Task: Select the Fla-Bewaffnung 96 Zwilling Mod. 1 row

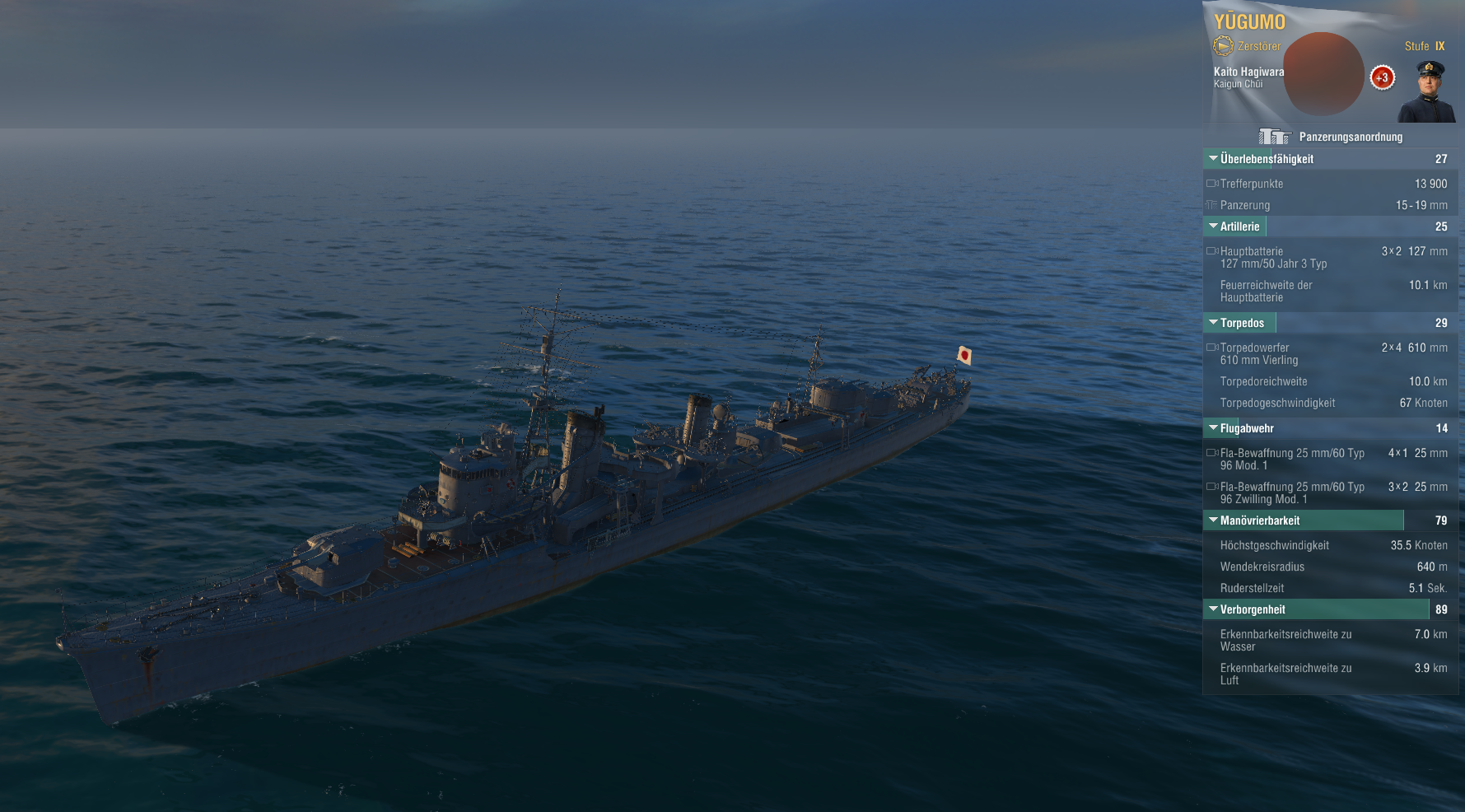Action: click(1330, 492)
